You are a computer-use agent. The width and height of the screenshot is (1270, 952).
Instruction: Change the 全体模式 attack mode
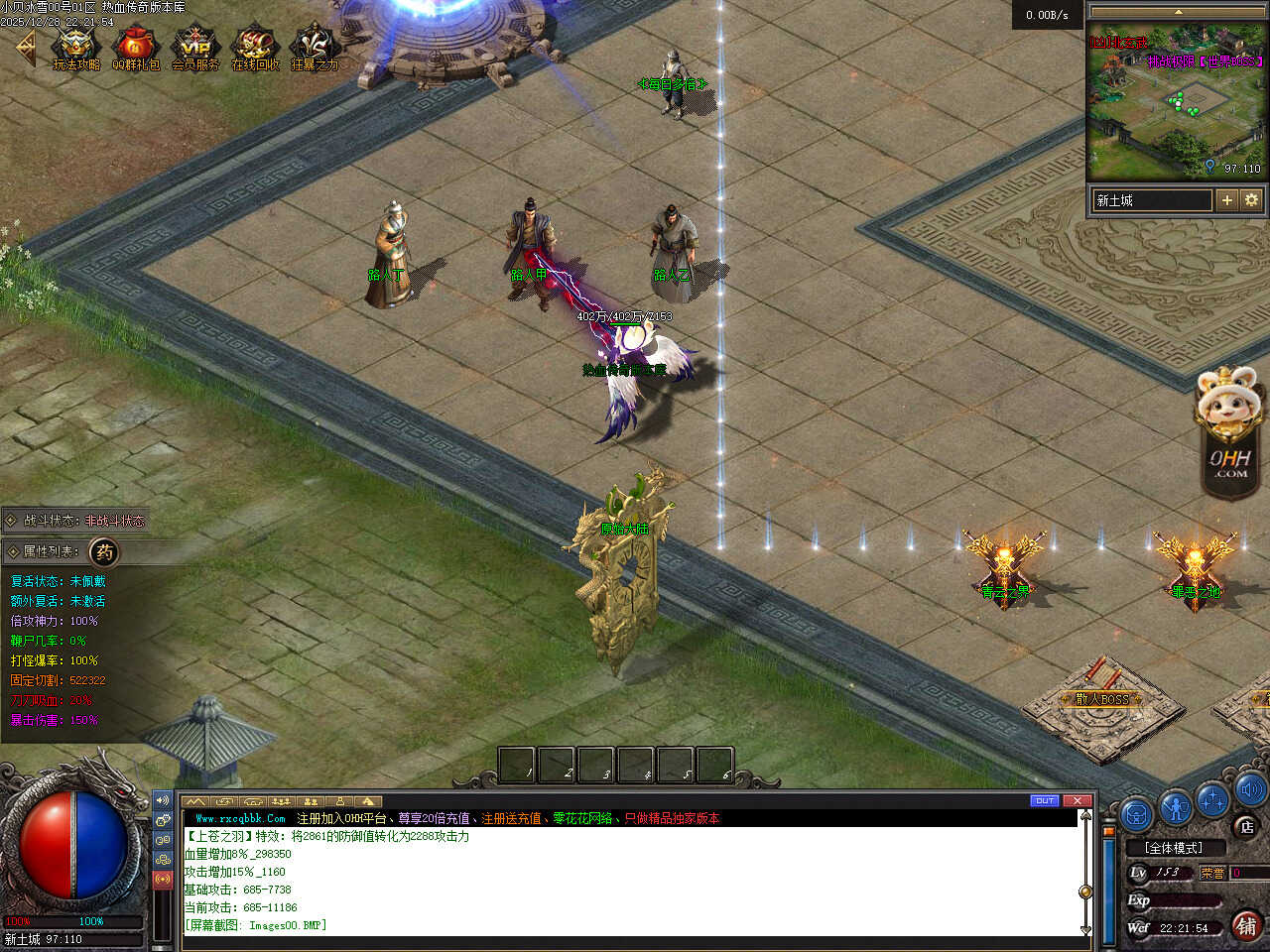(x=1174, y=848)
